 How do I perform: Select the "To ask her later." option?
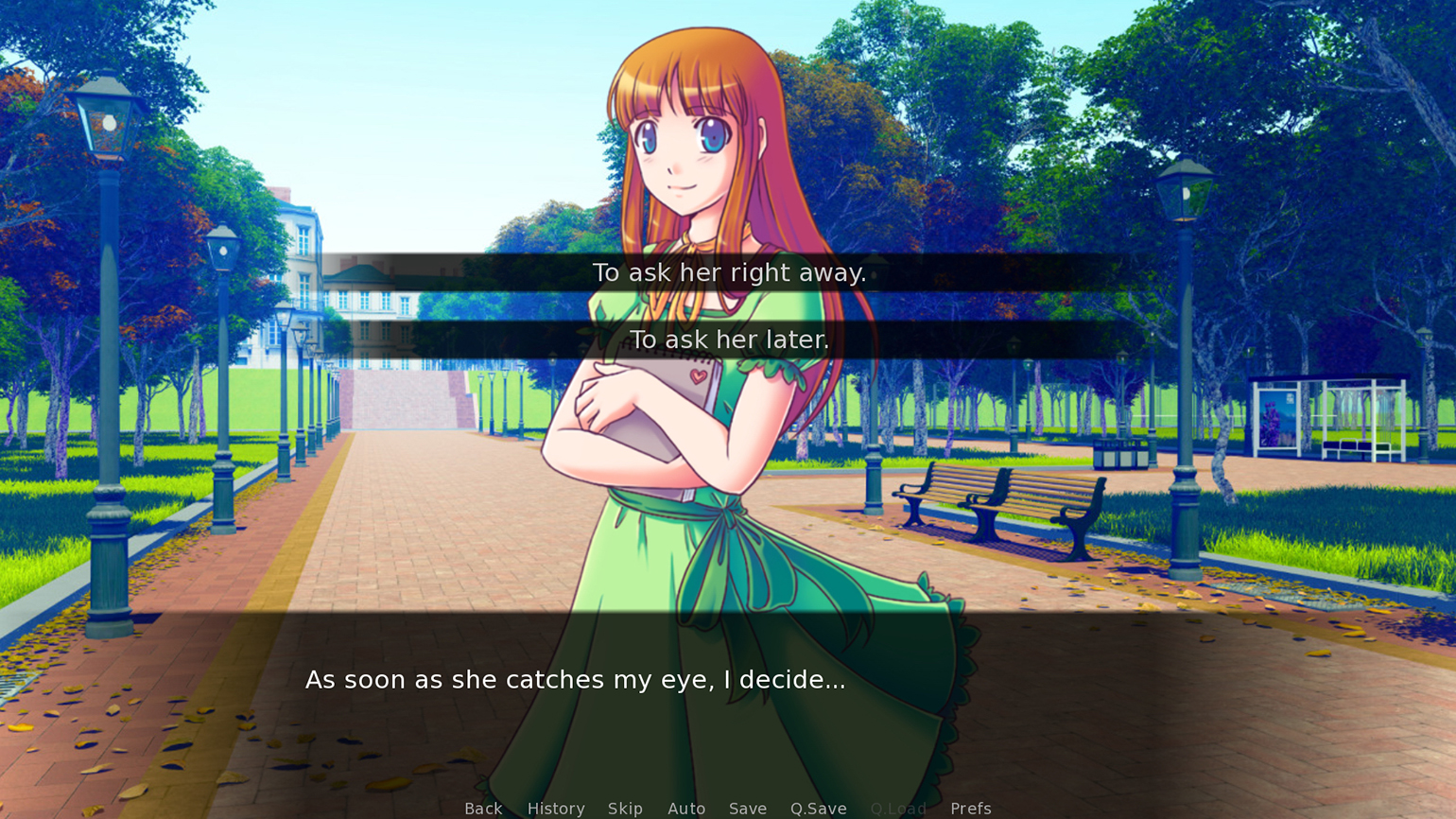728,340
